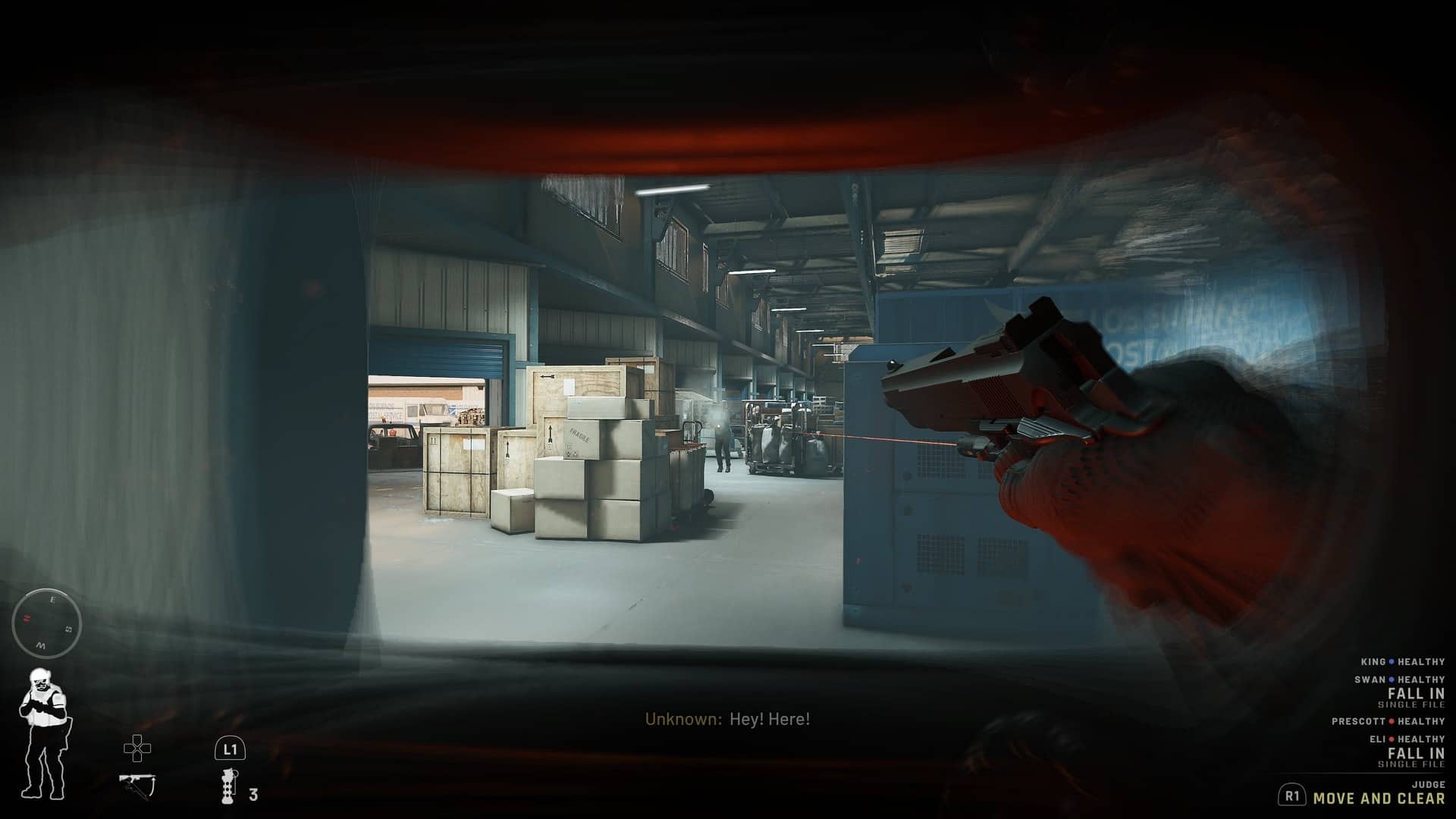The image size is (1456, 819).
Task: Click the compass dial
Action: 47,624
